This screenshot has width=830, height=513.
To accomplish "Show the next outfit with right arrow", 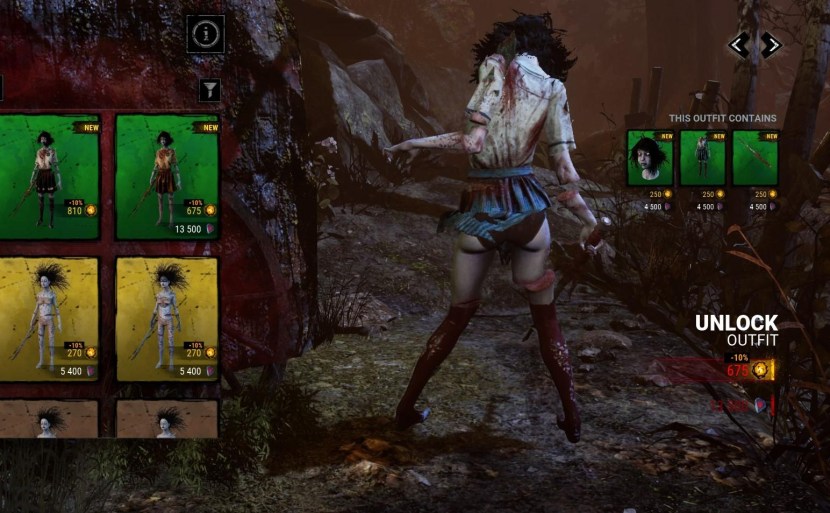I will (769, 44).
